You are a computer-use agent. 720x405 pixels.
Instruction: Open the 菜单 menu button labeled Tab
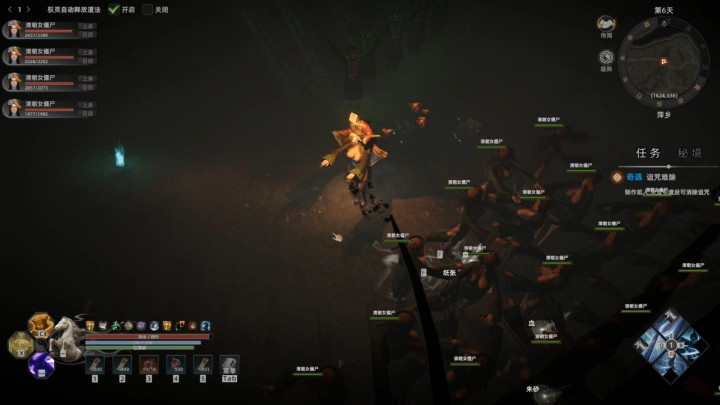[x=229, y=364]
